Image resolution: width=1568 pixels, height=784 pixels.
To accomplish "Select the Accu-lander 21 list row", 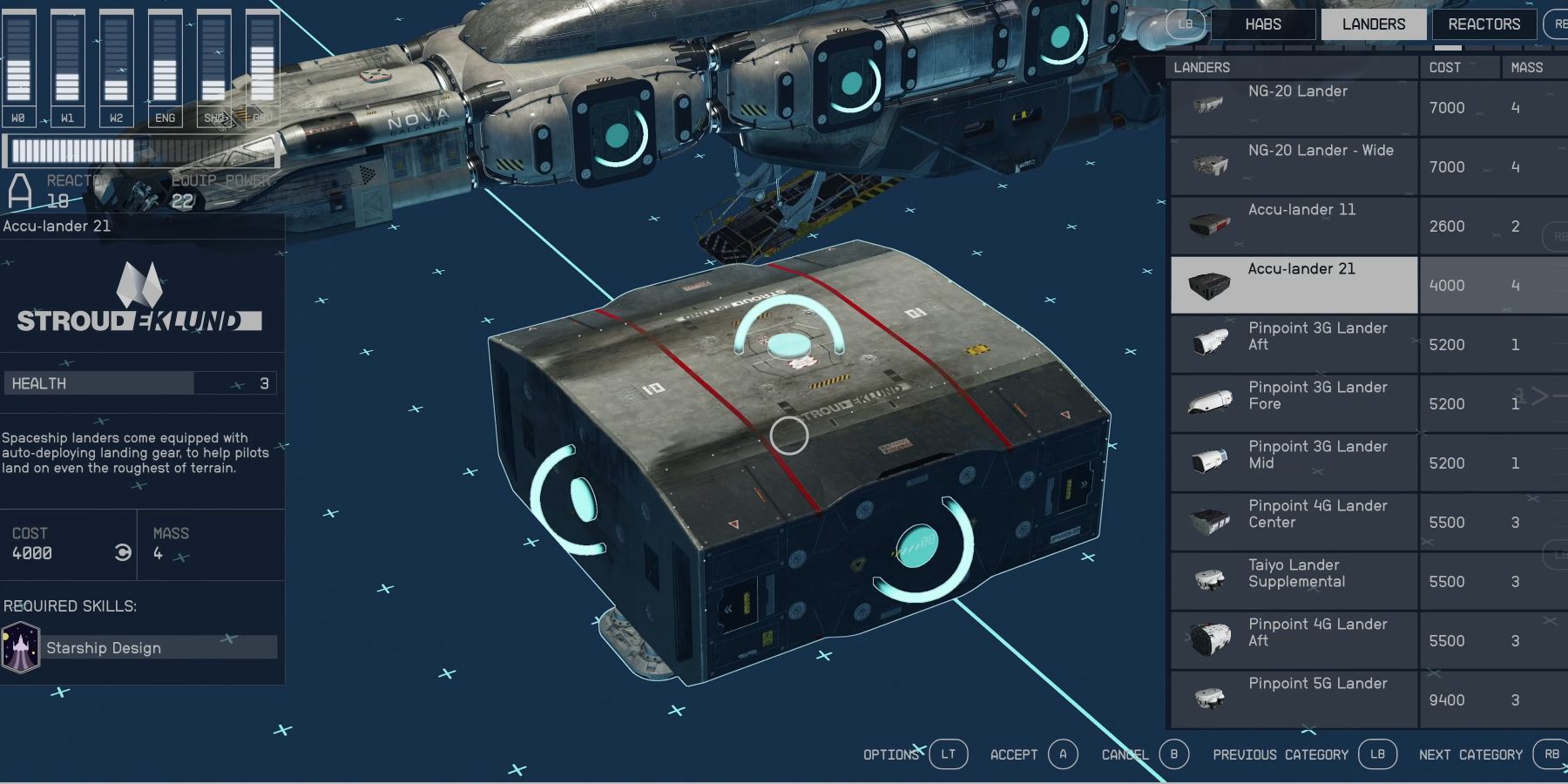I will pyautogui.click(x=1293, y=284).
